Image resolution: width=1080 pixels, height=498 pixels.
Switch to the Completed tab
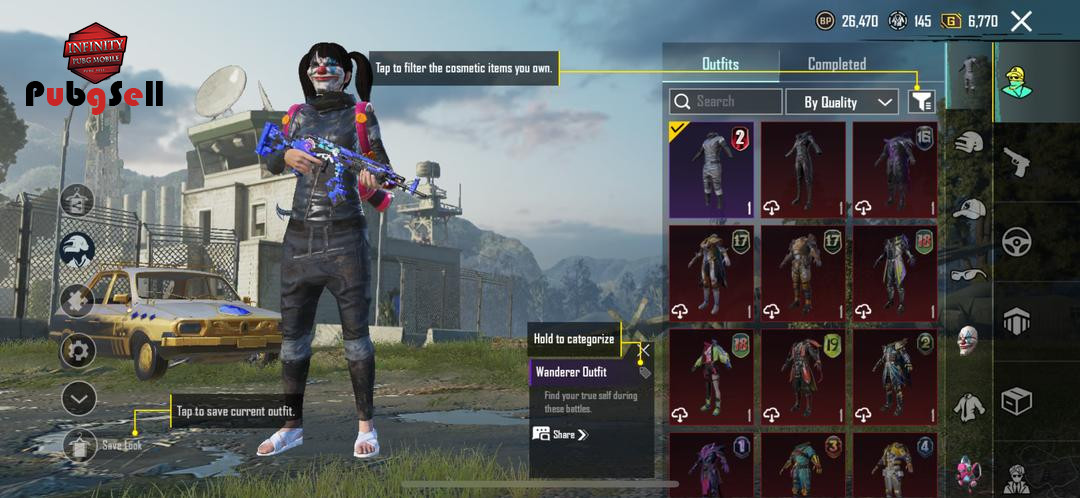pyautogui.click(x=836, y=64)
